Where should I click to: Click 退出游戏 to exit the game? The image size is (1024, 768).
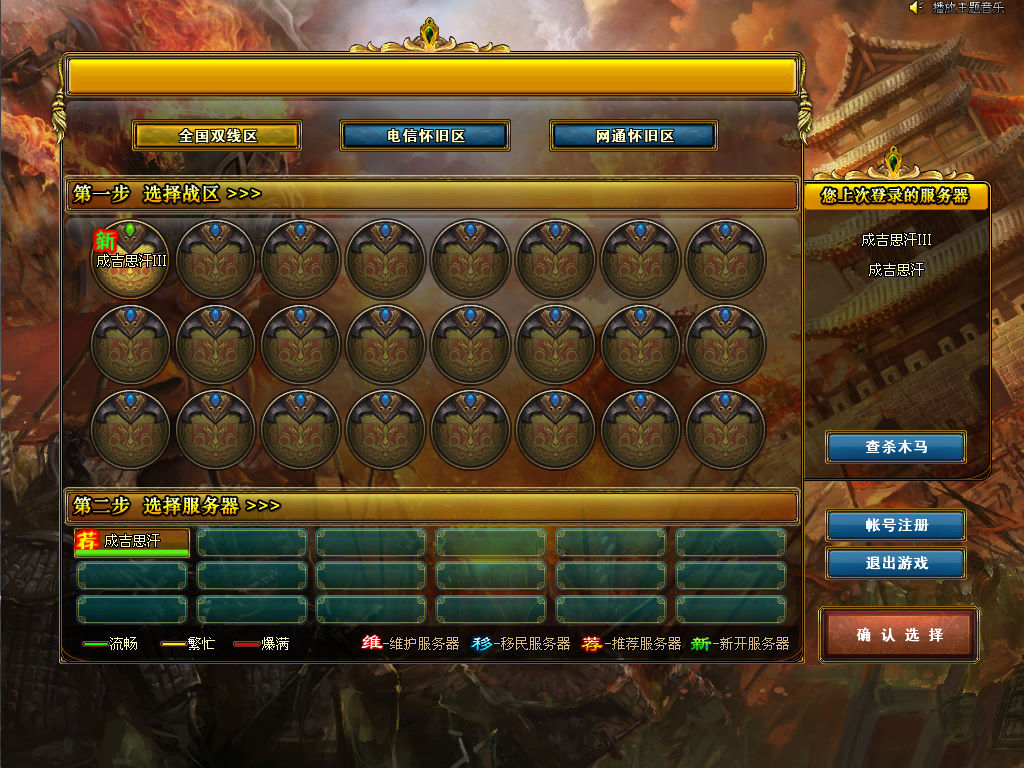896,563
